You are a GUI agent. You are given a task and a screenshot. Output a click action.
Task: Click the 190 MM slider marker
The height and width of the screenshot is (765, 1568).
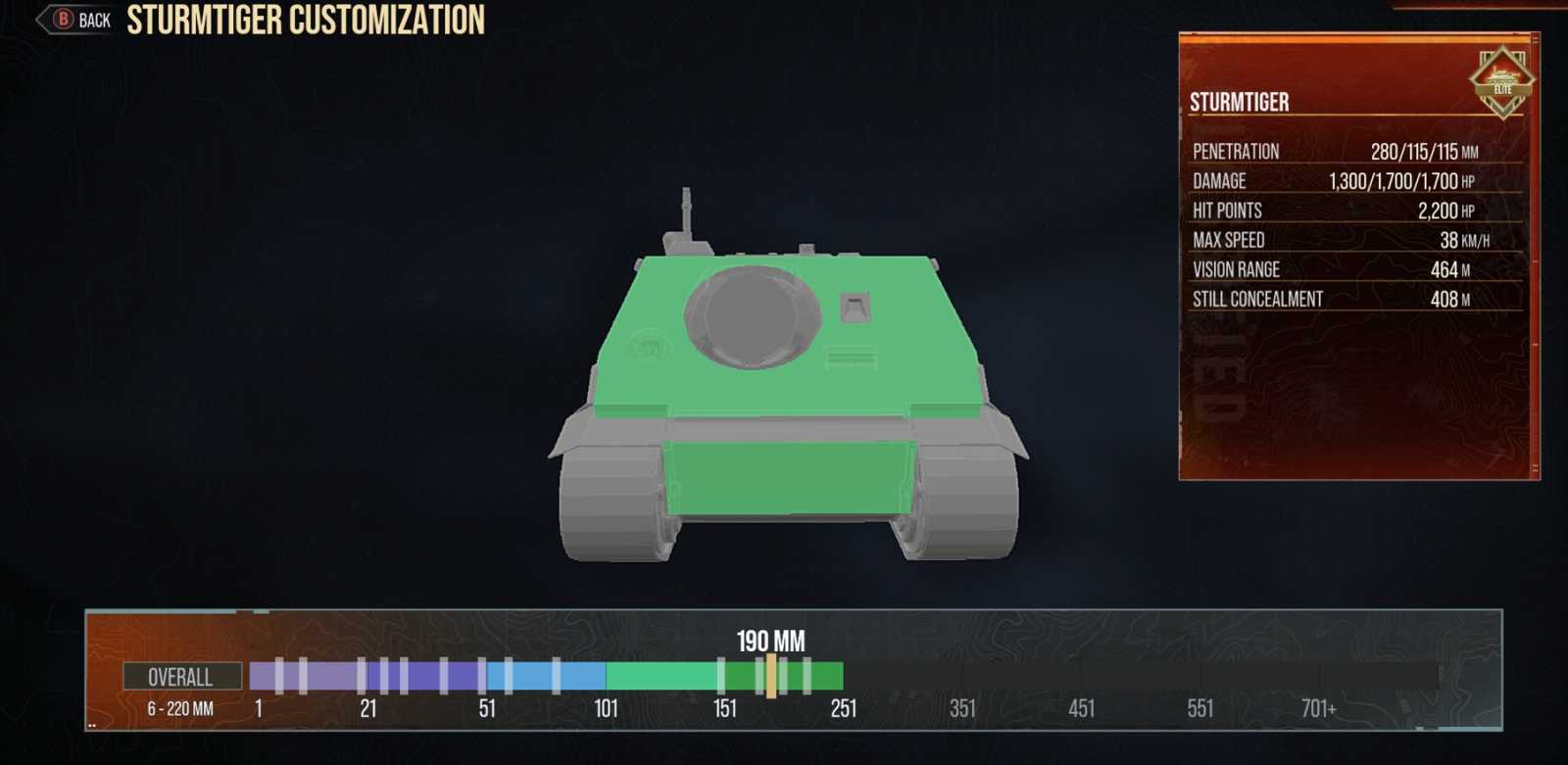pyautogui.click(x=770, y=674)
